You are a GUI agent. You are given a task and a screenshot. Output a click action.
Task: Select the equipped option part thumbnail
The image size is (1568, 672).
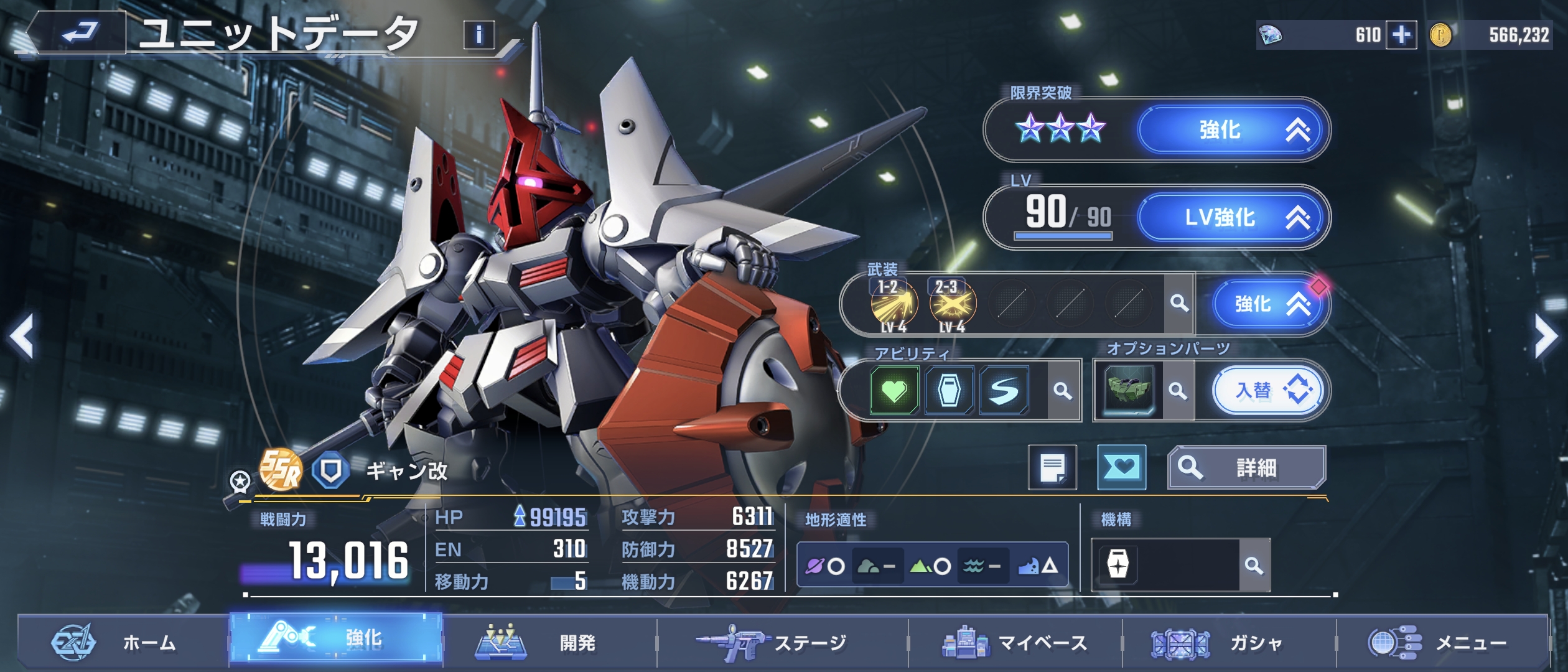[1129, 391]
